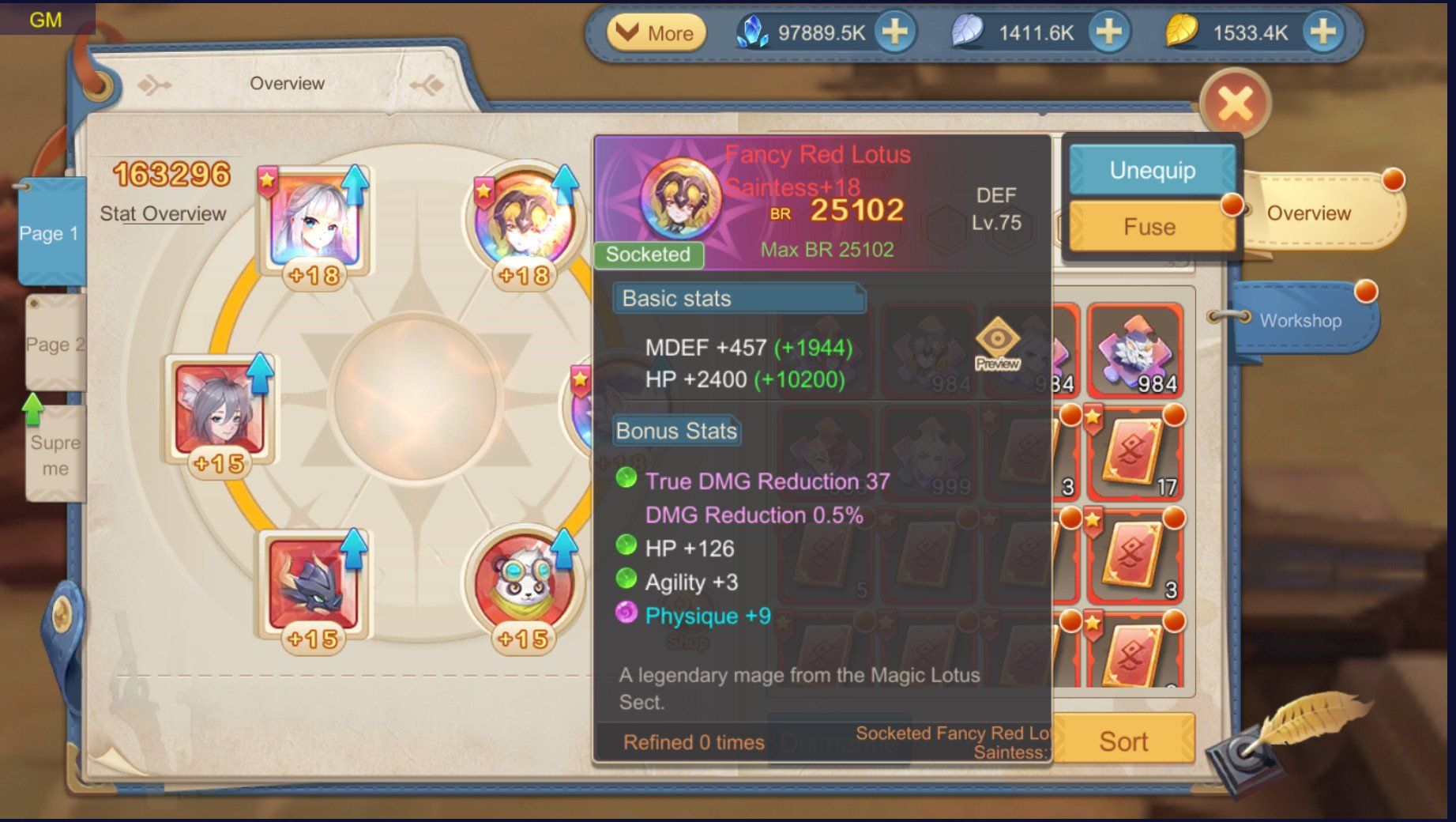The height and width of the screenshot is (822, 1456).
Task: Unequip the Fancy Red Lotus Saintess card
Action: pos(1152,171)
